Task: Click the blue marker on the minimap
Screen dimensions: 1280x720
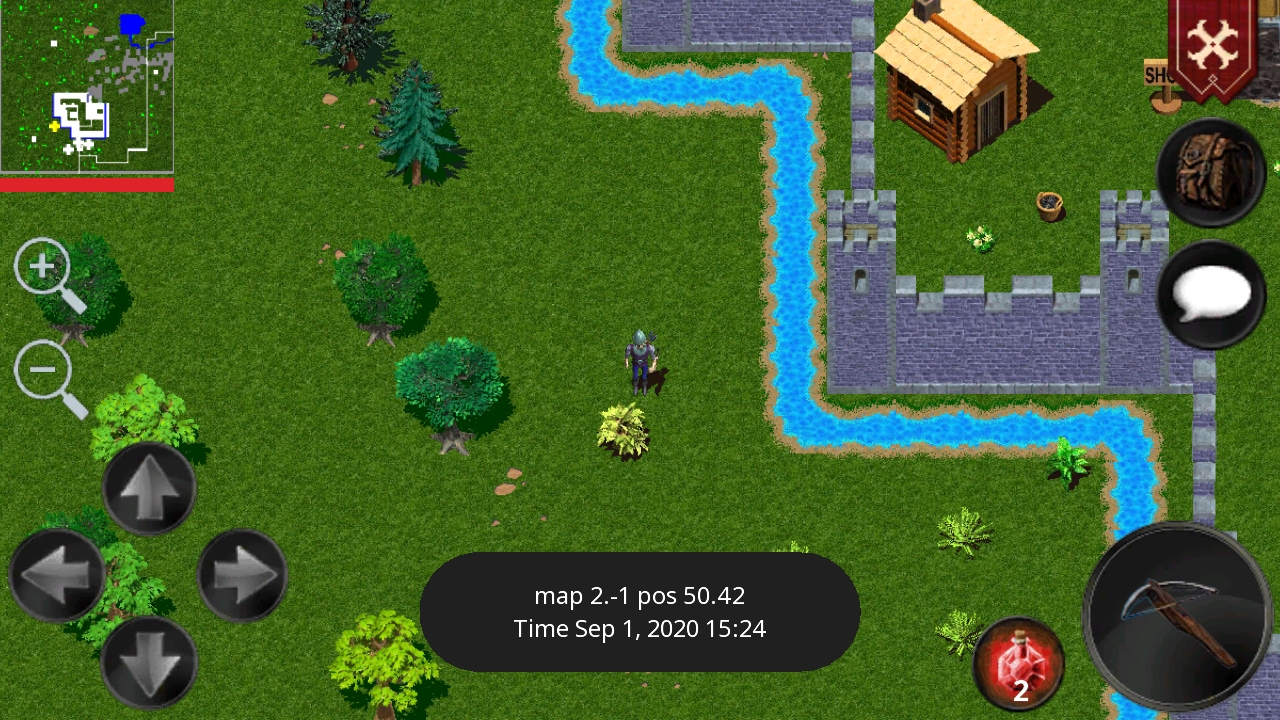Action: (x=131, y=23)
